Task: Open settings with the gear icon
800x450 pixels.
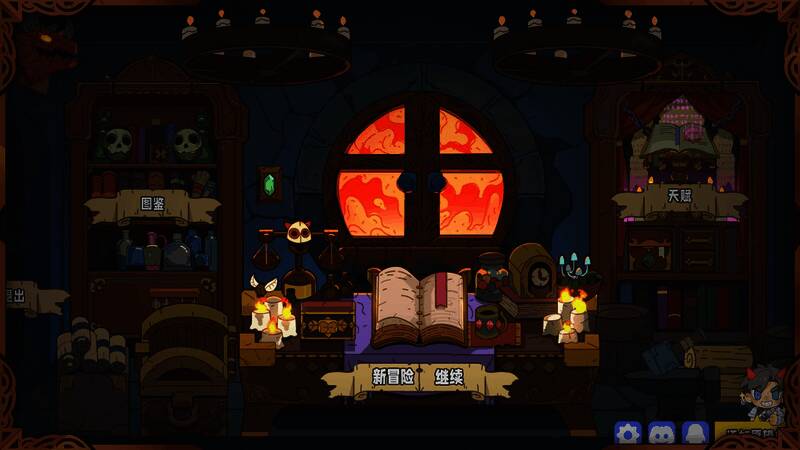Action: coord(628,433)
